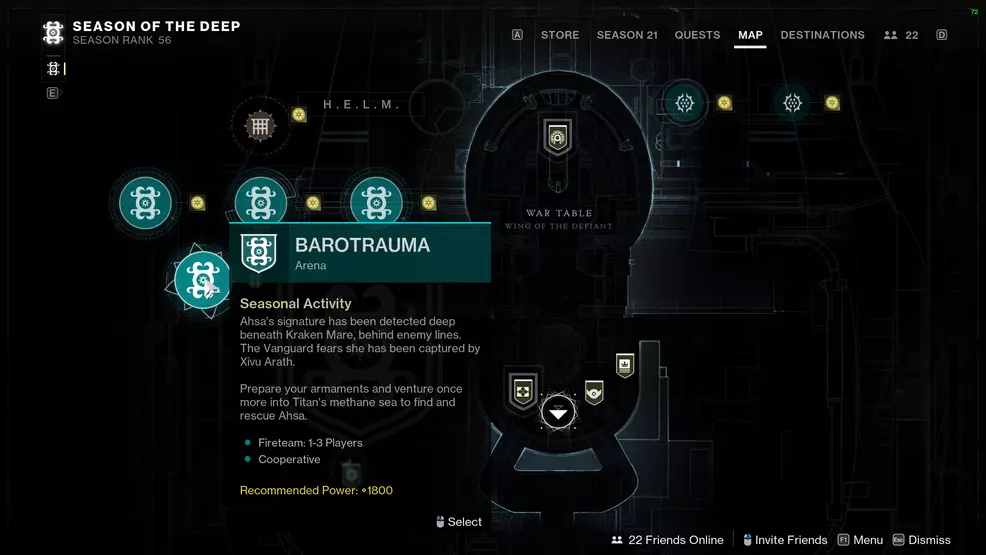Switch to the Destinations tab
The image size is (986, 555).
pyautogui.click(x=822, y=35)
